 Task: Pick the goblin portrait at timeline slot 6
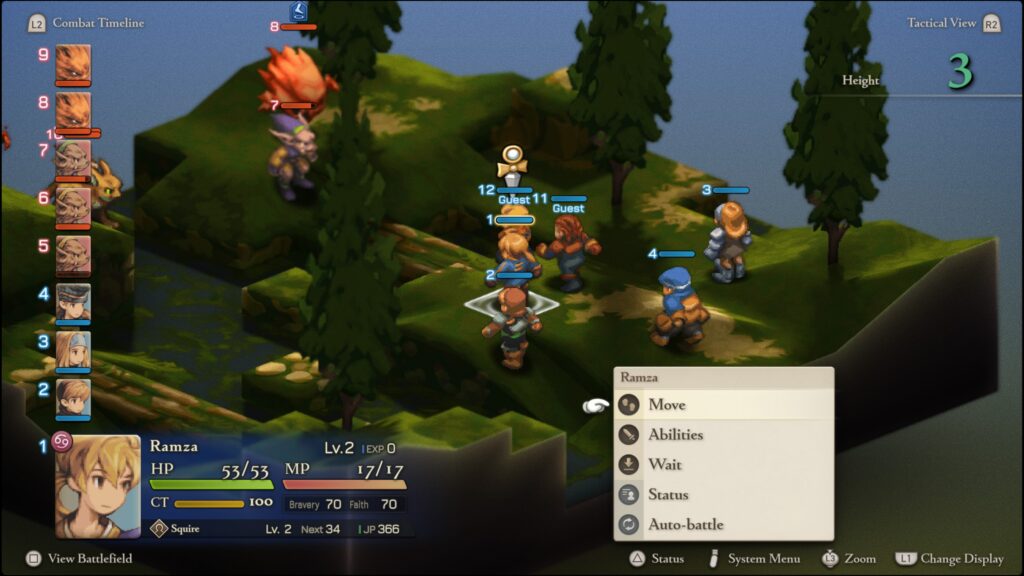pyautogui.click(x=73, y=206)
